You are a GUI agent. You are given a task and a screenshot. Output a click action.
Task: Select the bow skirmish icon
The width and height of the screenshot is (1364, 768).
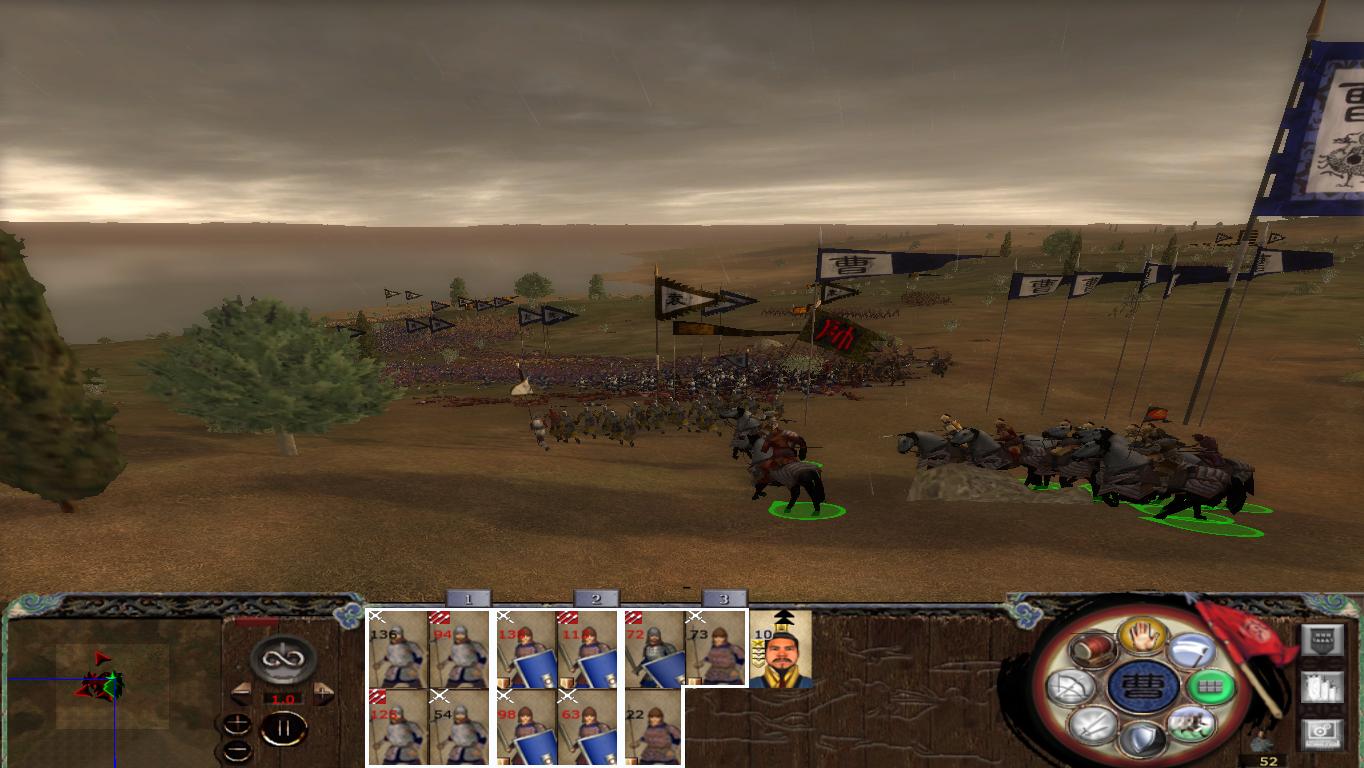(x=1070, y=686)
